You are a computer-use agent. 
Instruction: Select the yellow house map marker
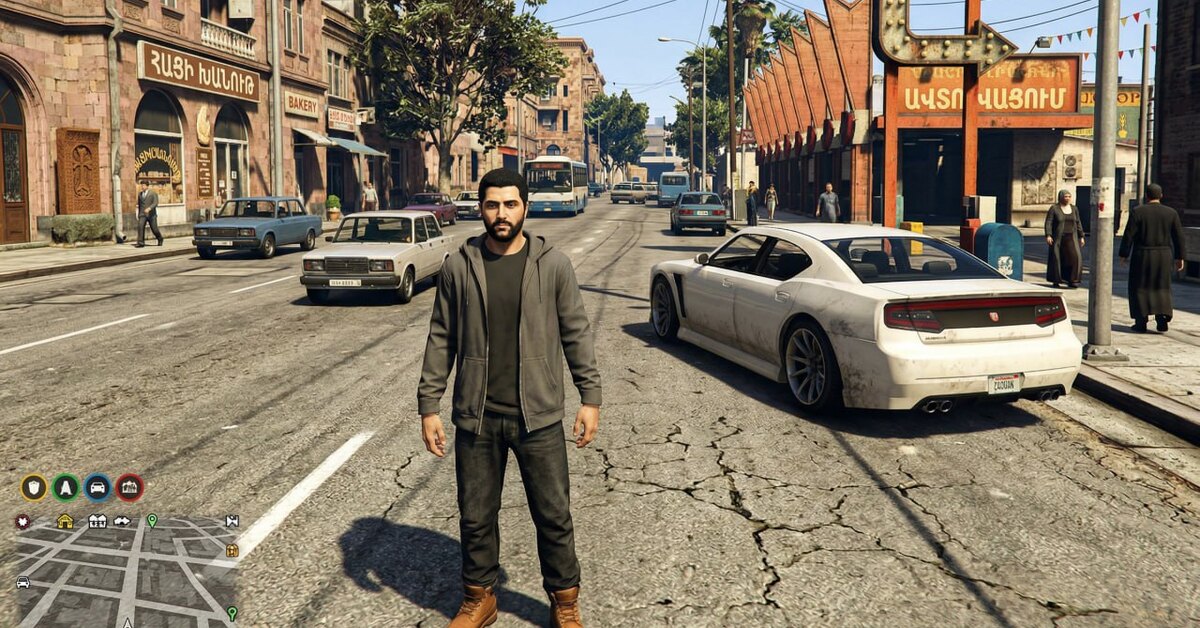click(65, 521)
